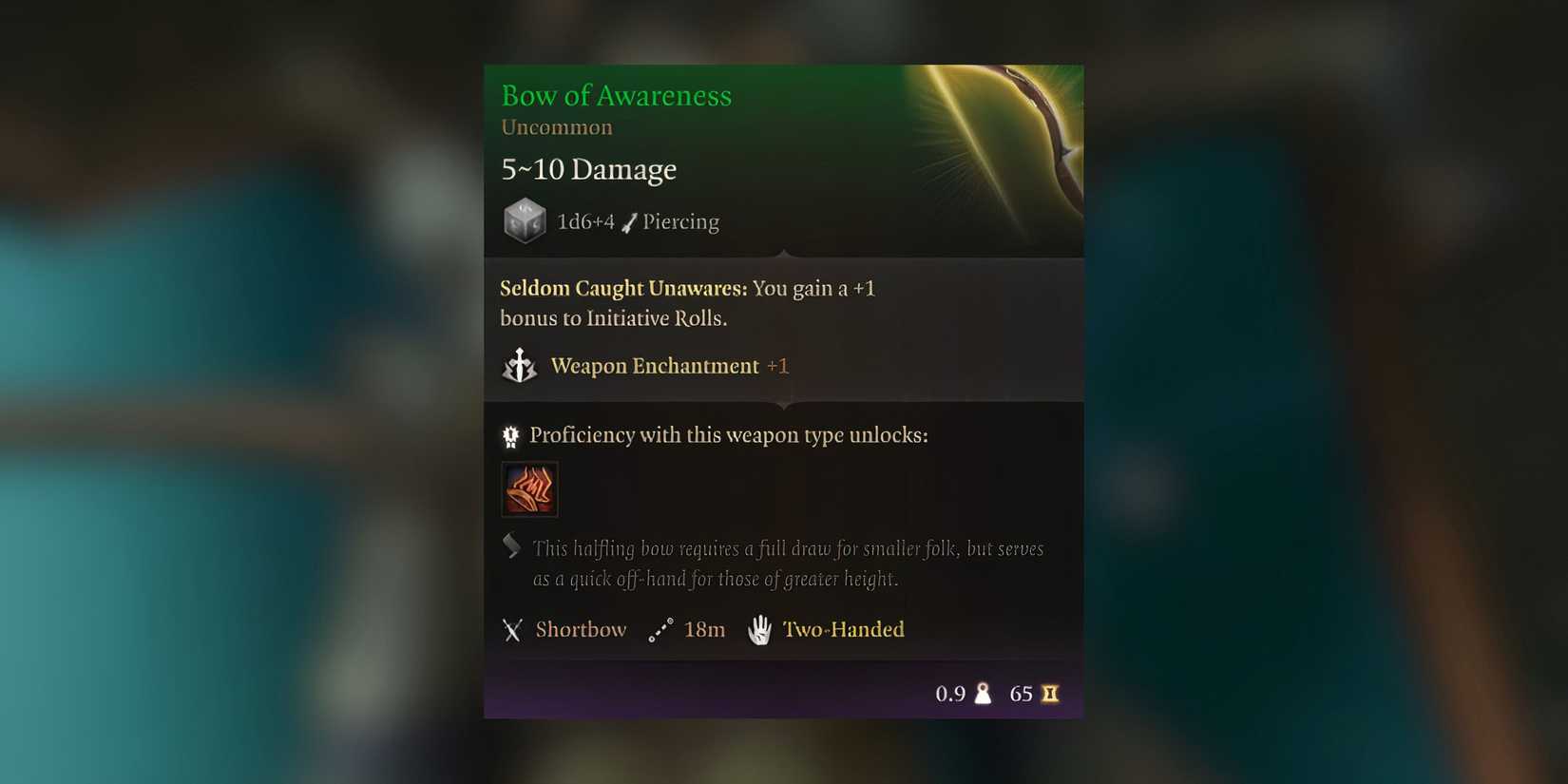Select the Hamstring Shot proficiency ability icon
Viewport: 1568px width, 784px height.
(529, 489)
